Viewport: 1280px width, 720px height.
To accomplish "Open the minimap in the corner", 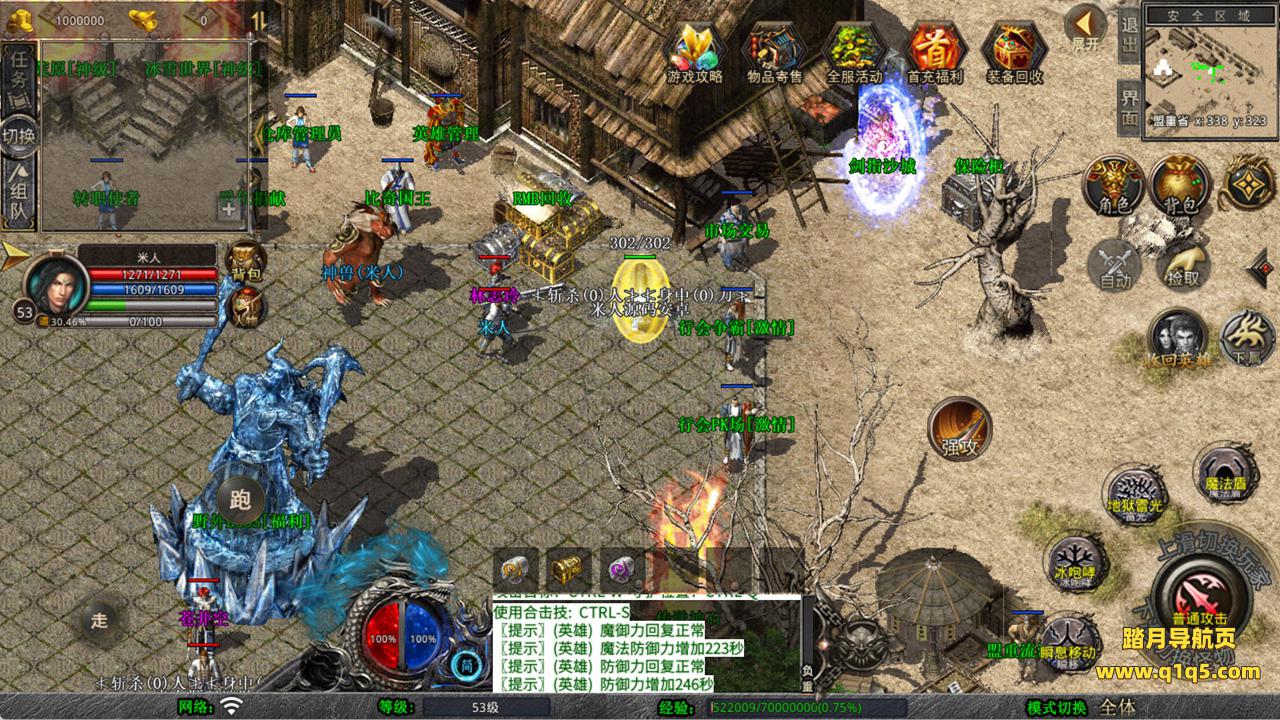I will [x=1209, y=68].
